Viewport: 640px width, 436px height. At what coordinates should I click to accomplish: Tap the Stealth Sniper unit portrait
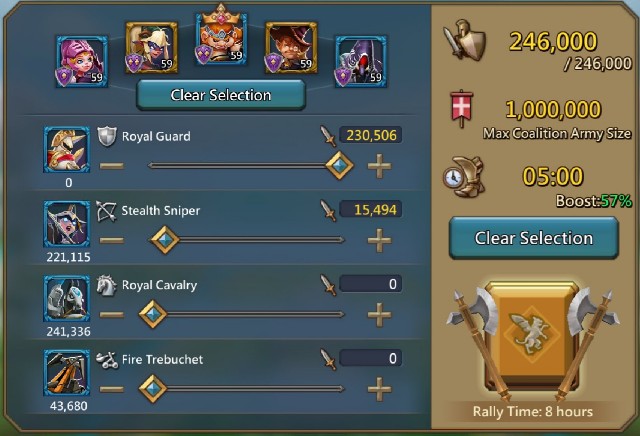pyautogui.click(x=67, y=224)
